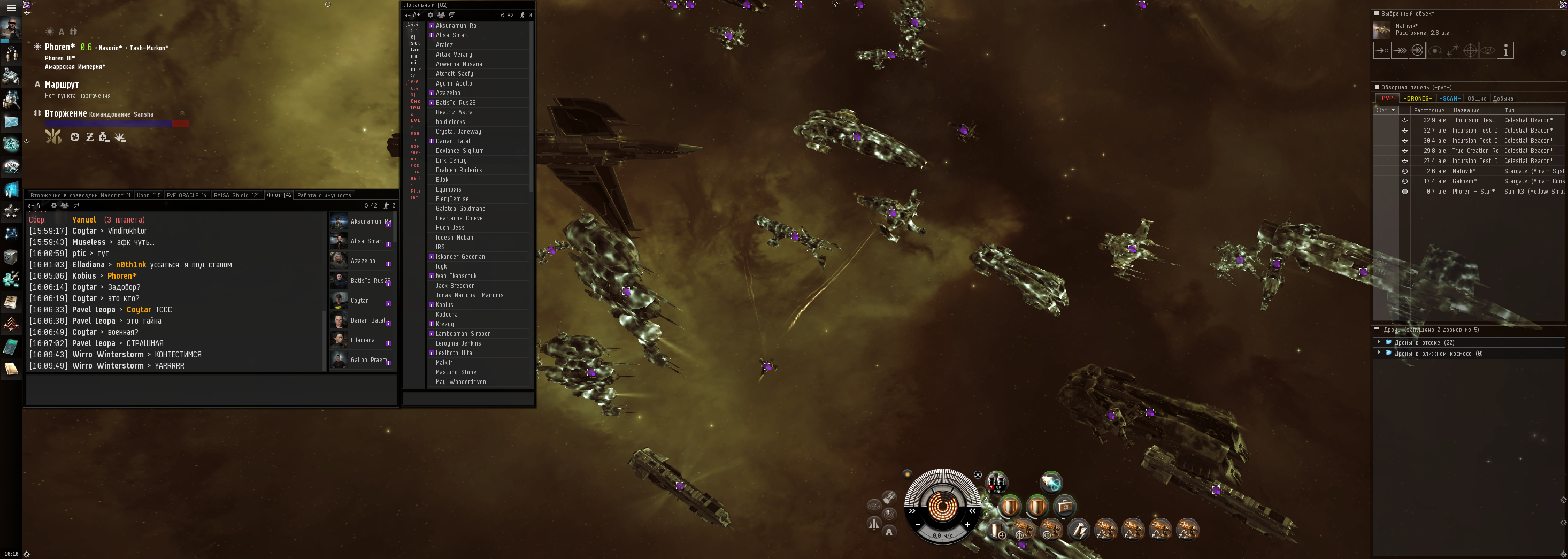Open the RAISA Shield chat channel tab
The height and width of the screenshot is (559, 1568).
(236, 195)
